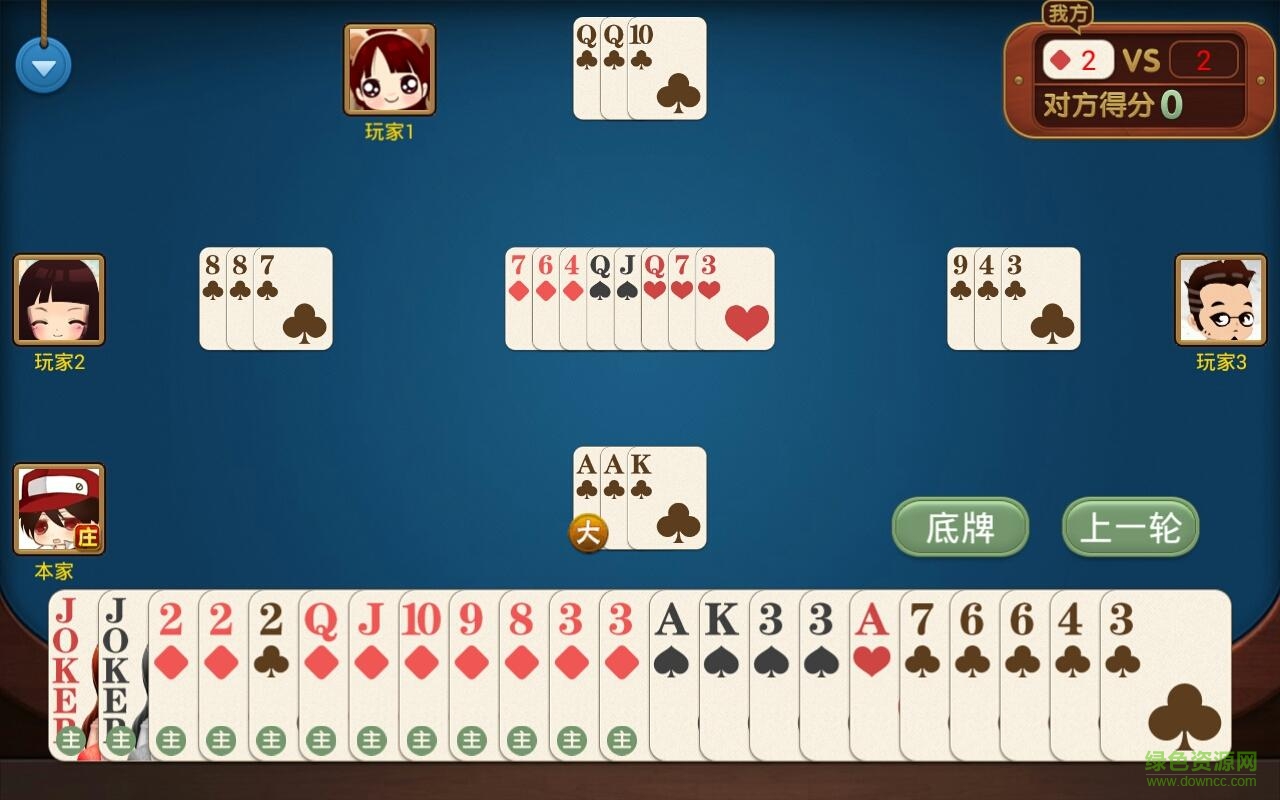Open the 底牌 bottom cards view
This screenshot has width=1280, height=800.
point(959,526)
